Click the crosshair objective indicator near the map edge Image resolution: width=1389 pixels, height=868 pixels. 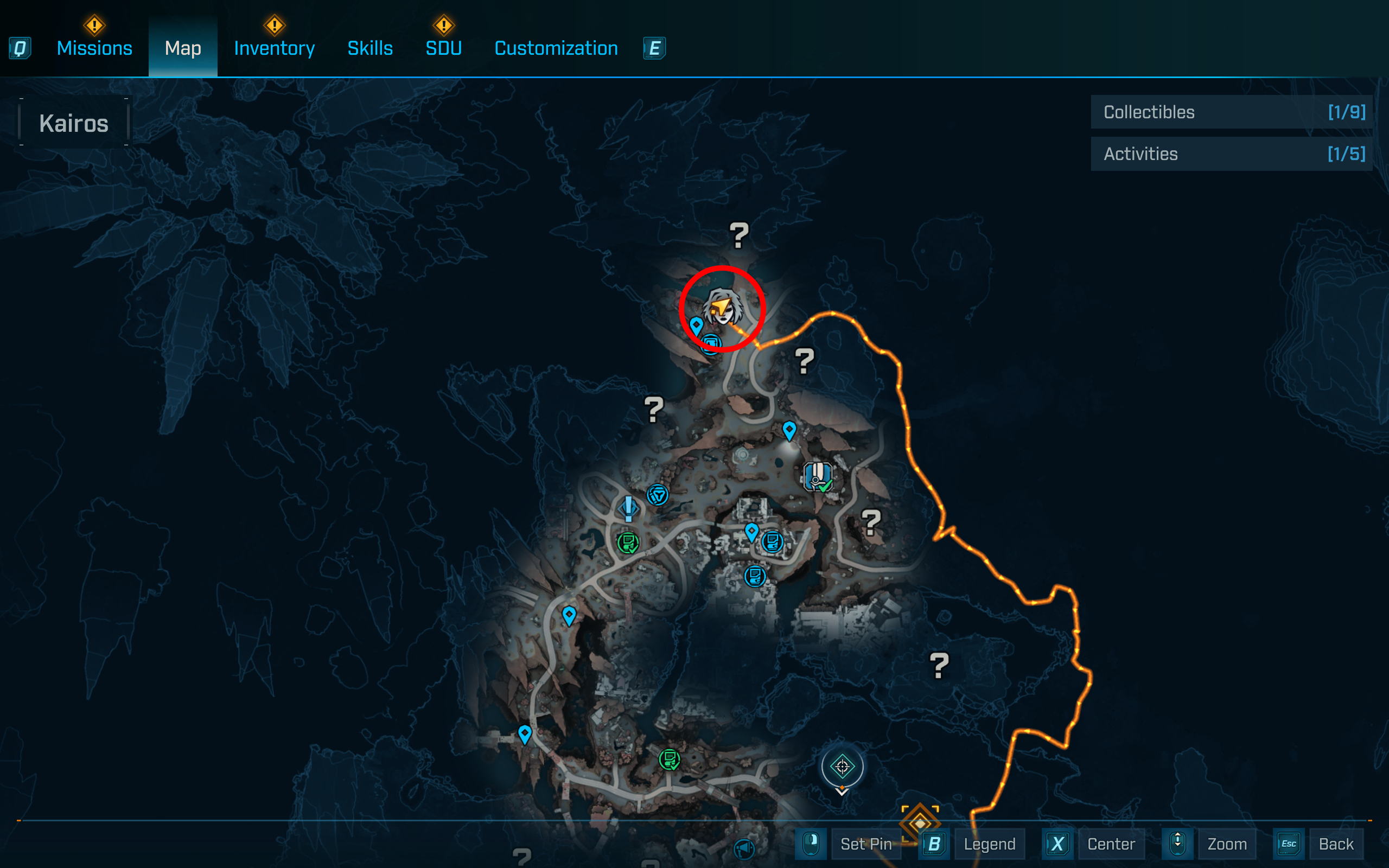[x=842, y=768]
